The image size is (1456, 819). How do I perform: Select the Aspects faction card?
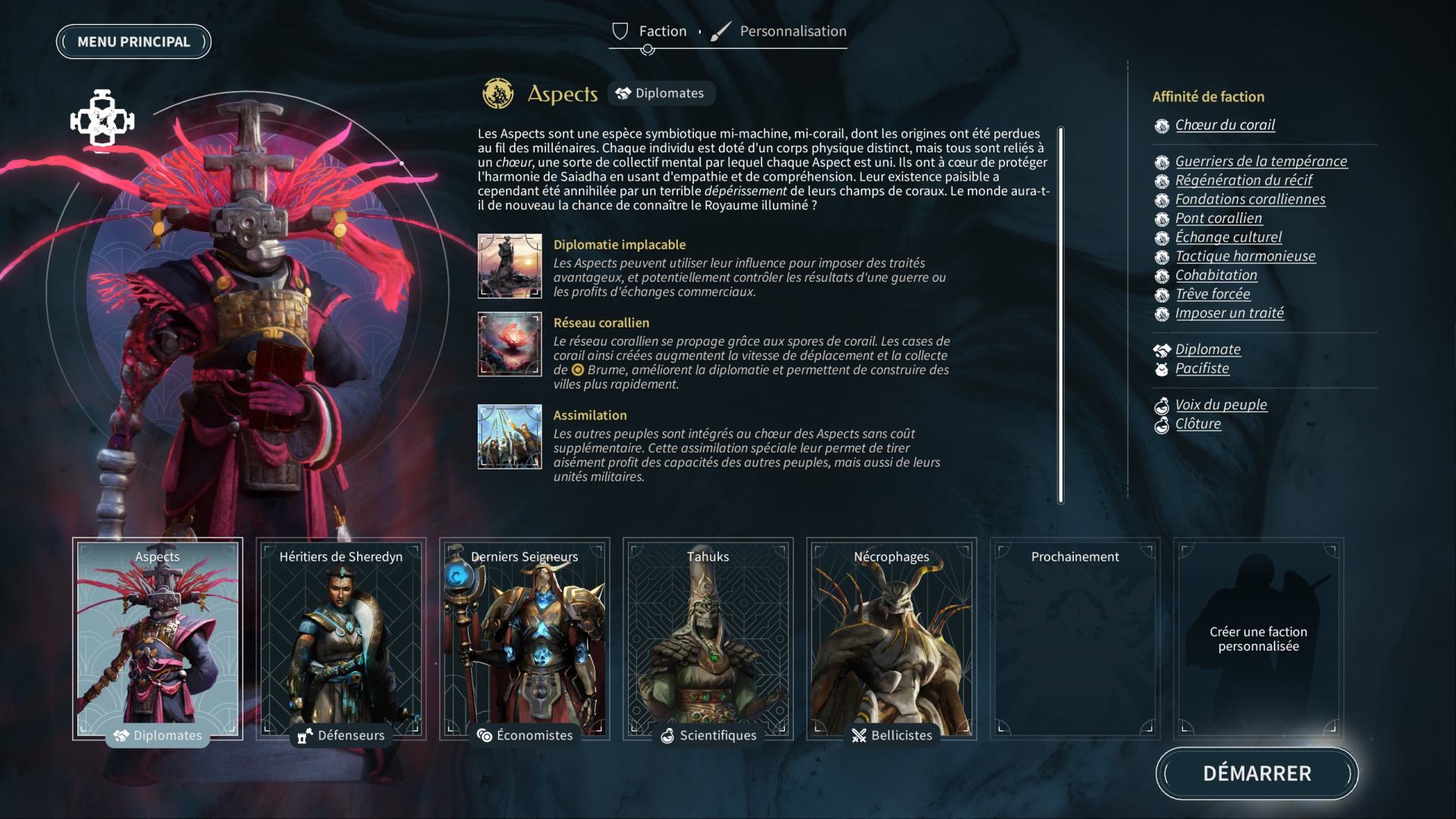158,639
